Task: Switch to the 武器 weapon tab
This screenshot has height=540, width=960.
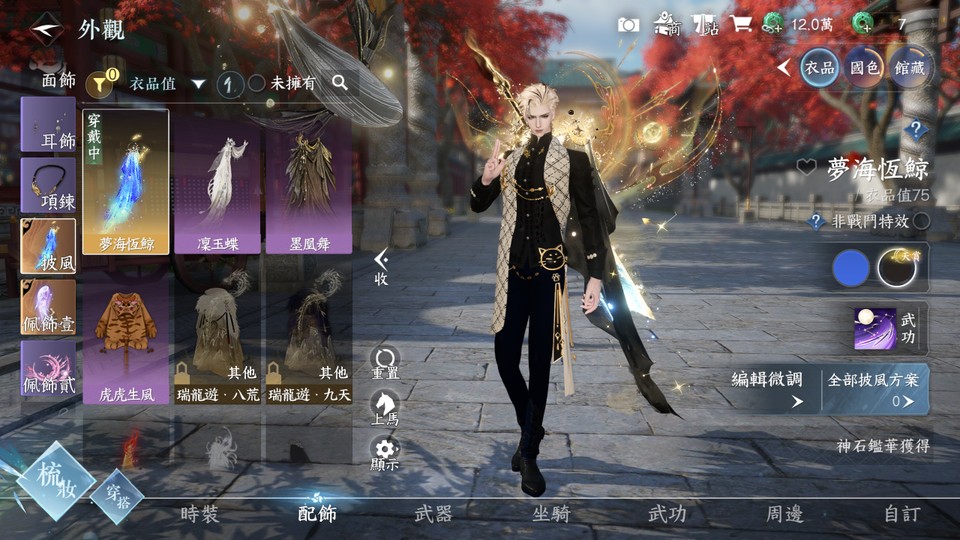Action: pyautogui.click(x=433, y=514)
